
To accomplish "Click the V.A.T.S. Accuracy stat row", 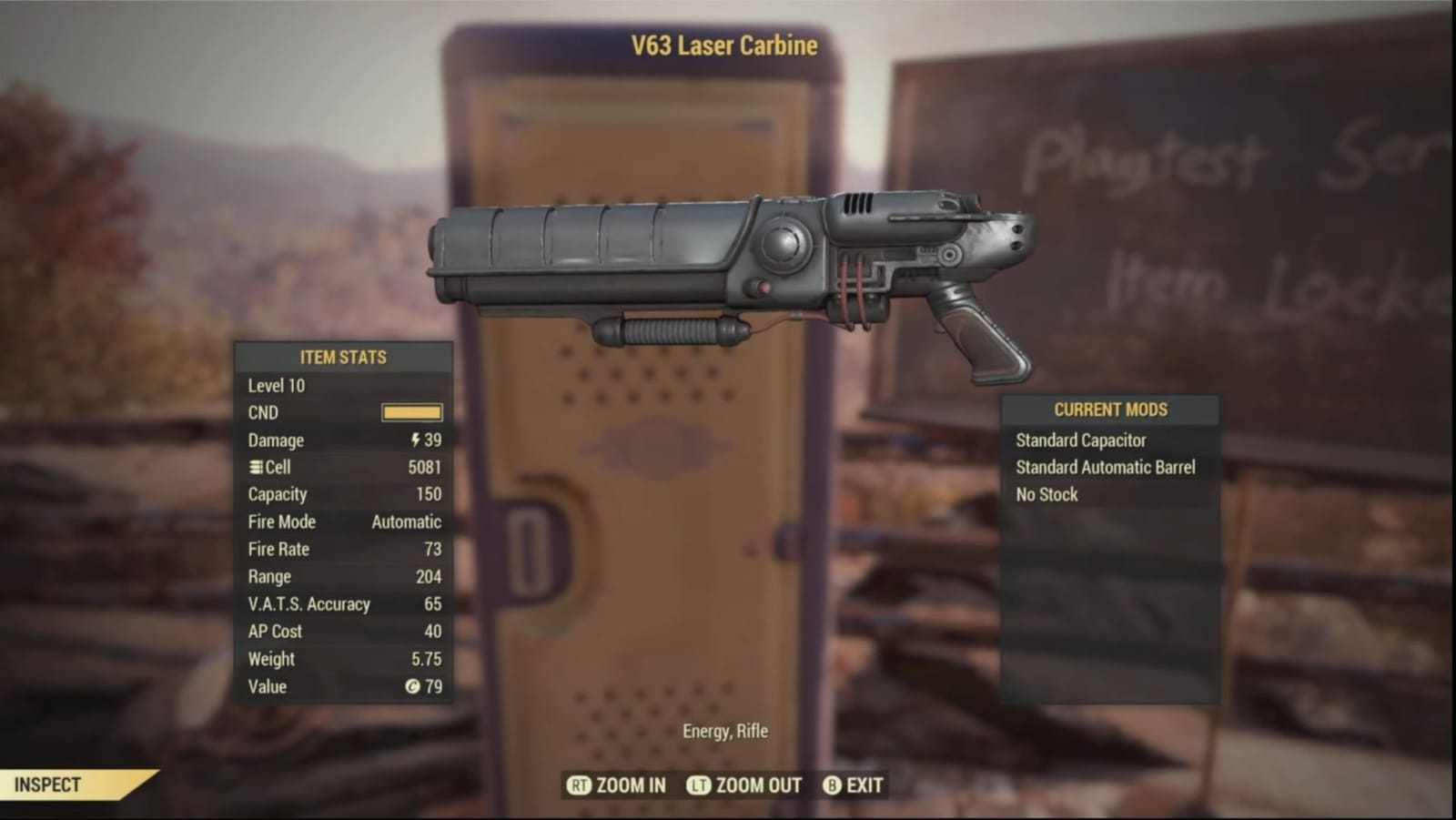I will point(309,603).
